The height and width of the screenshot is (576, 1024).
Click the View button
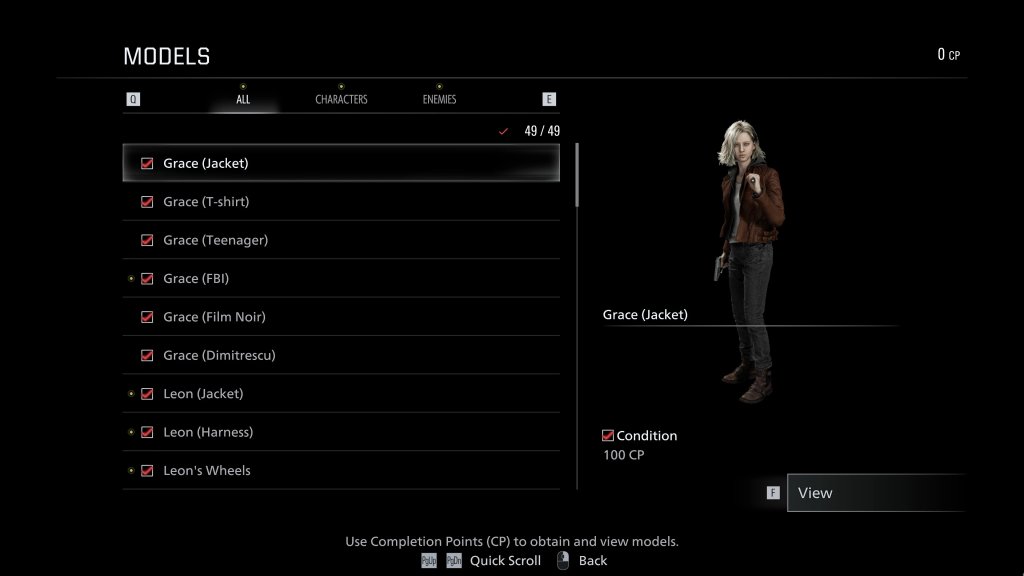coord(875,493)
